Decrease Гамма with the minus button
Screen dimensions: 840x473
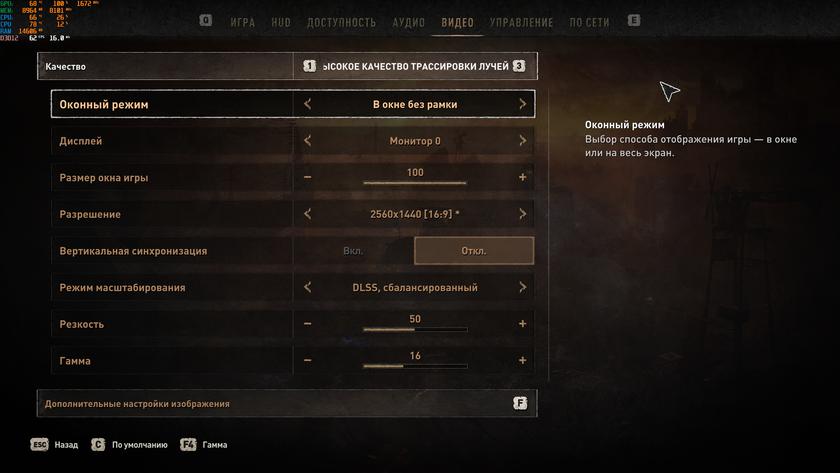(x=307, y=361)
